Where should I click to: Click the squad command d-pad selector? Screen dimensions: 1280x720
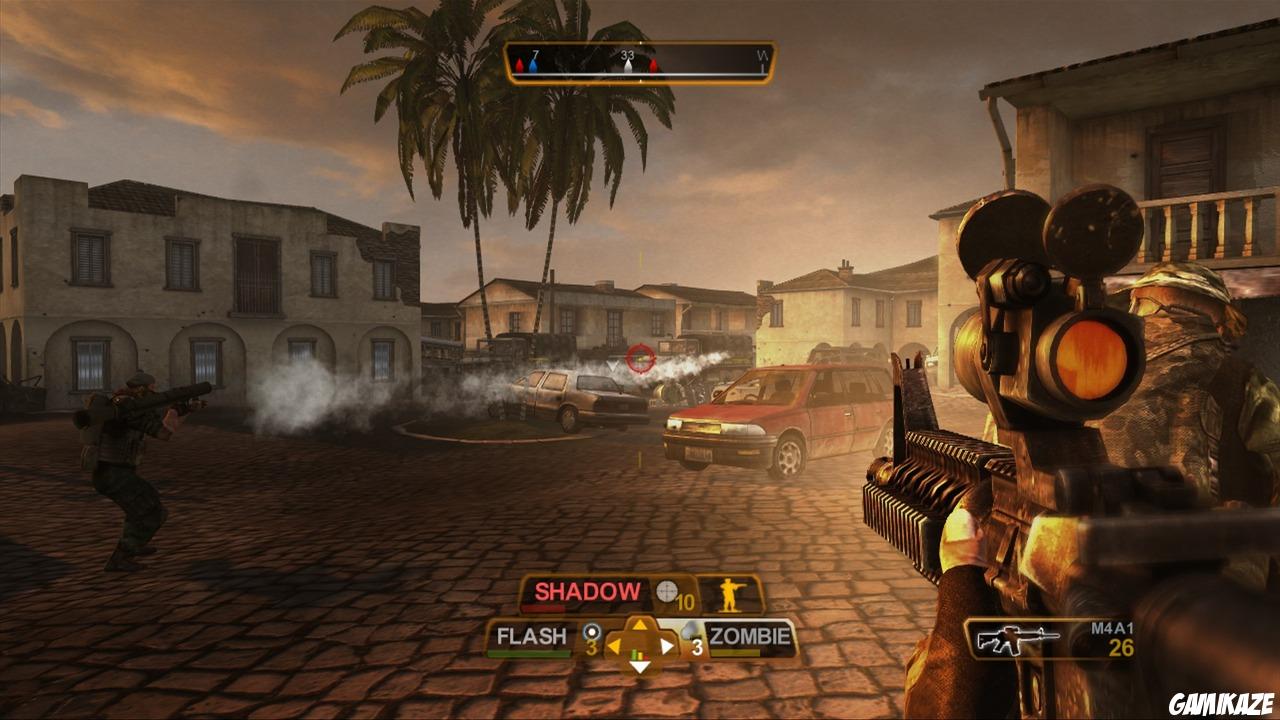pyautogui.click(x=639, y=645)
